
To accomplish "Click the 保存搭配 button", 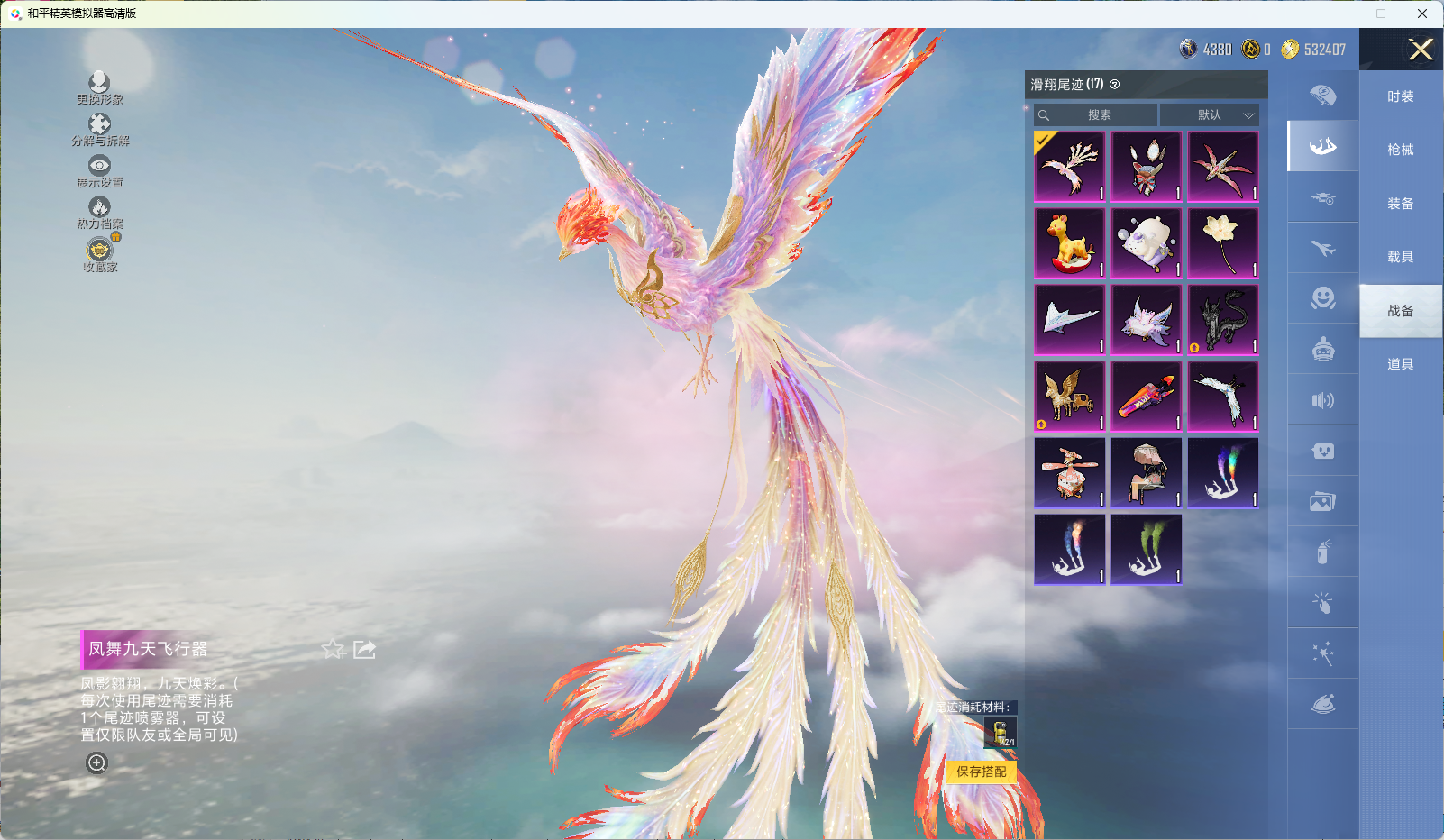I will [x=981, y=772].
